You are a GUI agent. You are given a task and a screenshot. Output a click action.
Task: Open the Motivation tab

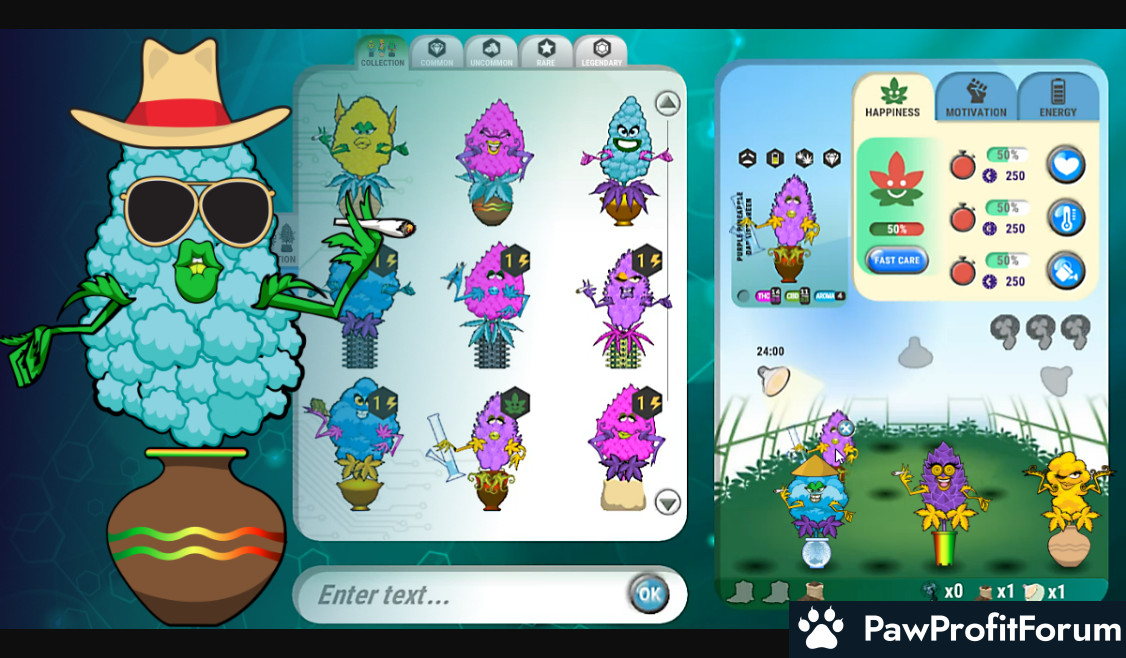click(x=976, y=99)
